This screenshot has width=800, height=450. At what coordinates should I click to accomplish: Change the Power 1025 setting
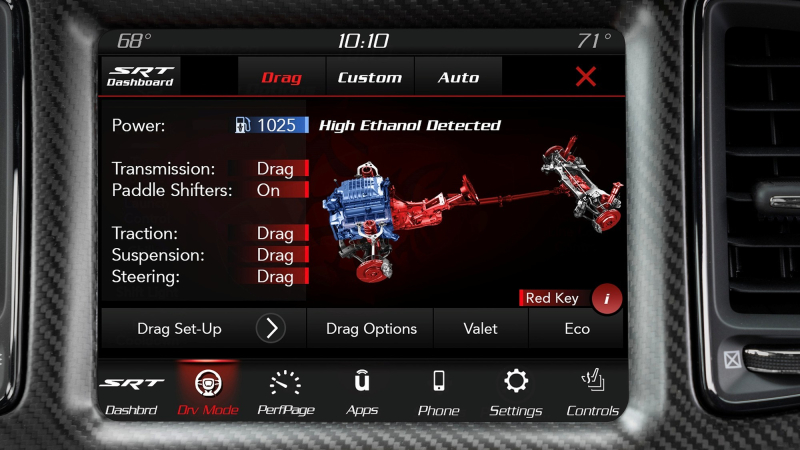click(x=271, y=126)
